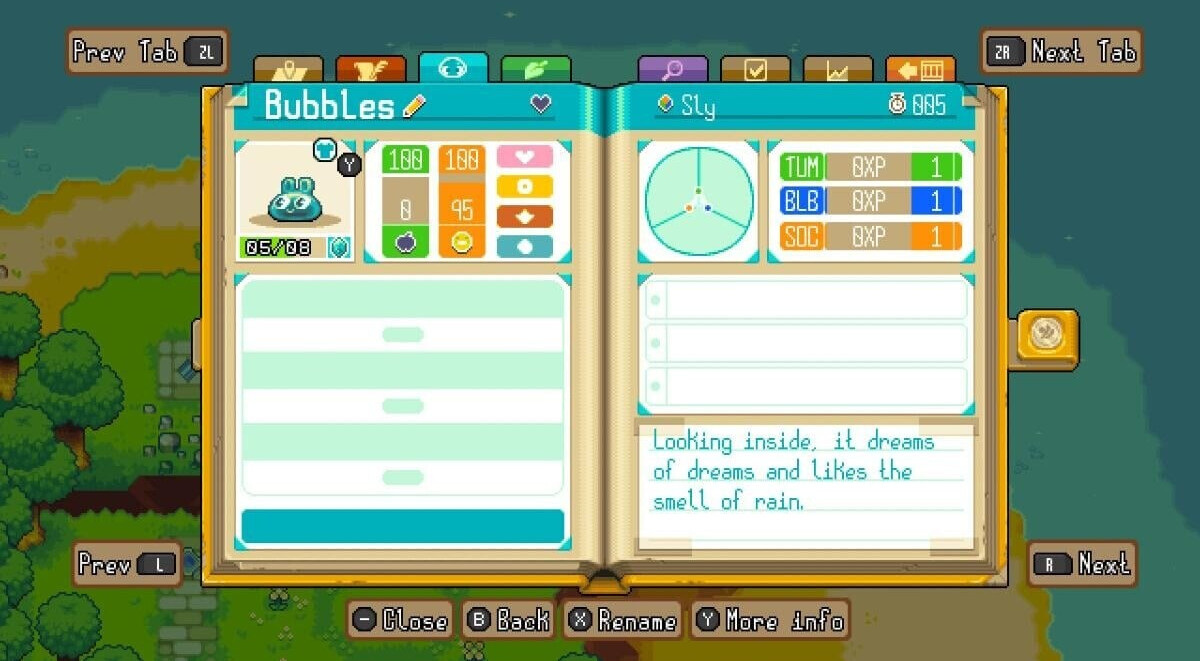The height and width of the screenshot is (661, 1200).
Task: Open the green leaf tab
Action: point(536,70)
